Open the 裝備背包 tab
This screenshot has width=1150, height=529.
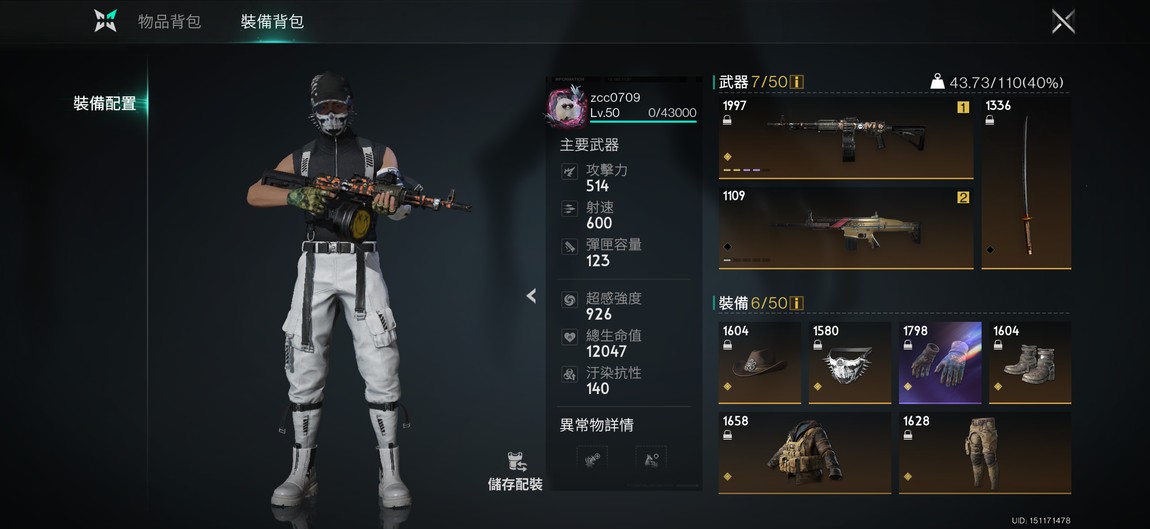(272, 21)
